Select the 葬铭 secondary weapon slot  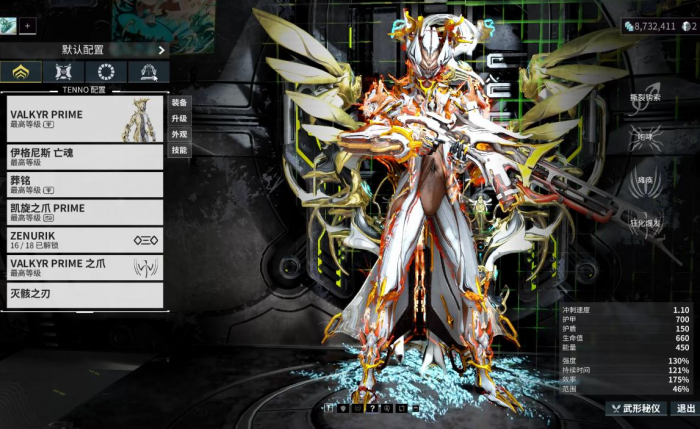(84, 184)
